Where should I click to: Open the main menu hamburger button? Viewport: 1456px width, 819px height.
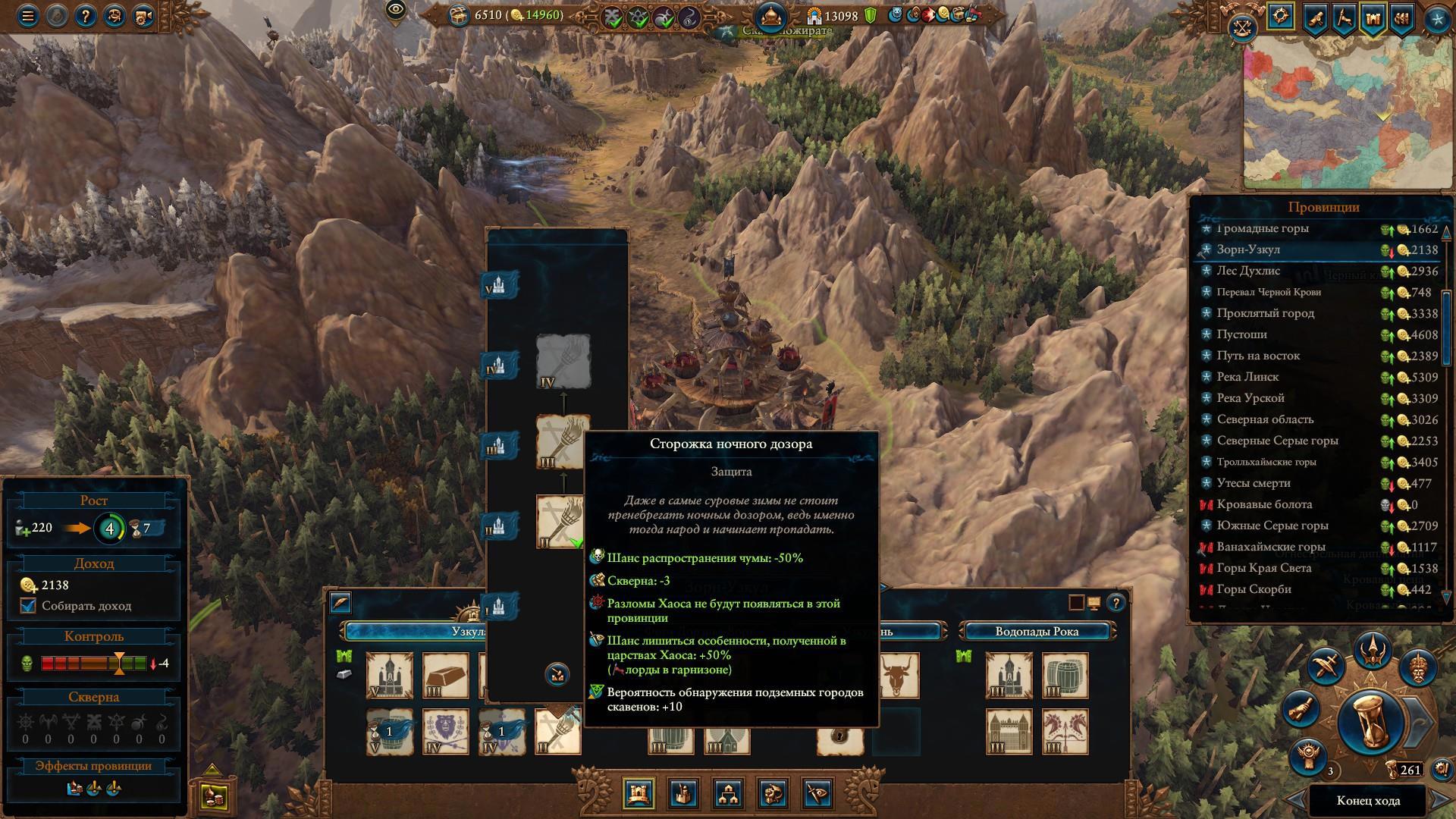pyautogui.click(x=28, y=16)
